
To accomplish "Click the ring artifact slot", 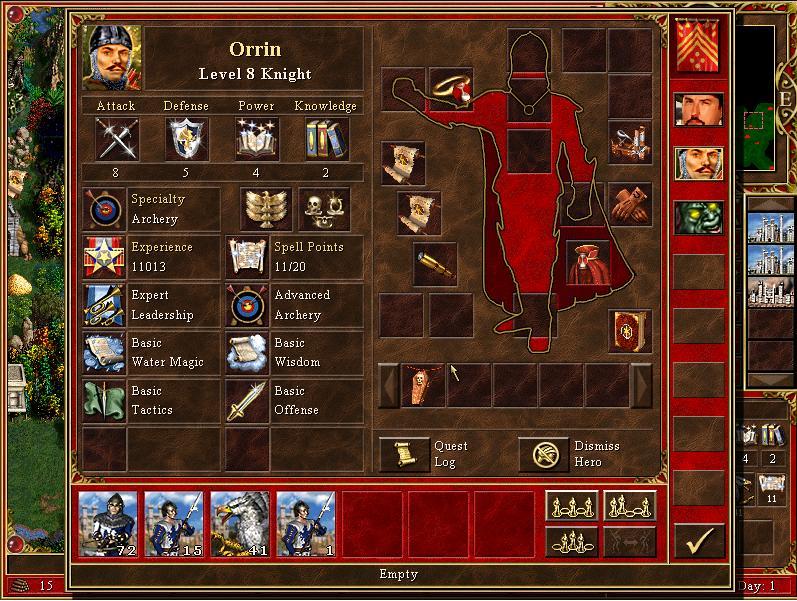I will [451, 89].
